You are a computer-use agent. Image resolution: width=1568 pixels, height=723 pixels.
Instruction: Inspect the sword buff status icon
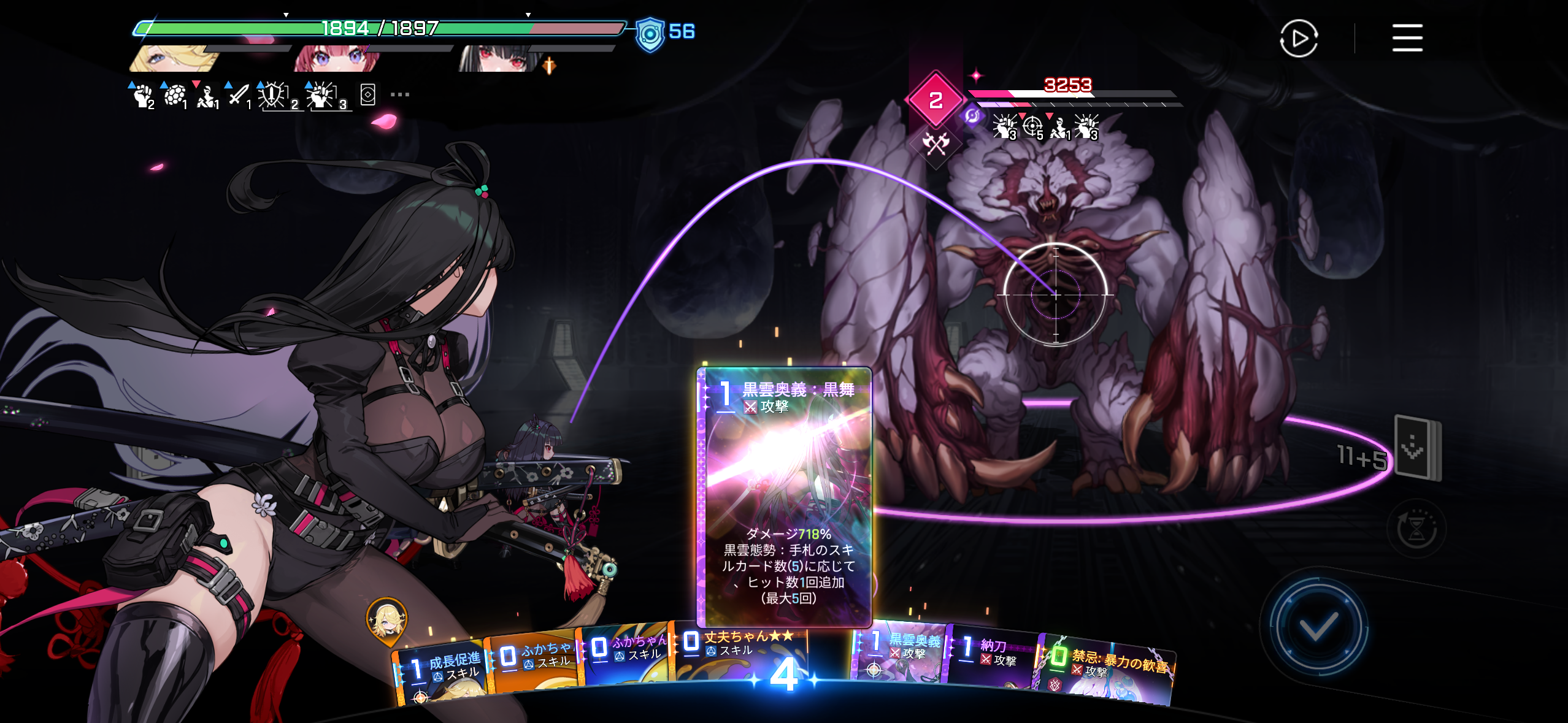pos(238,96)
